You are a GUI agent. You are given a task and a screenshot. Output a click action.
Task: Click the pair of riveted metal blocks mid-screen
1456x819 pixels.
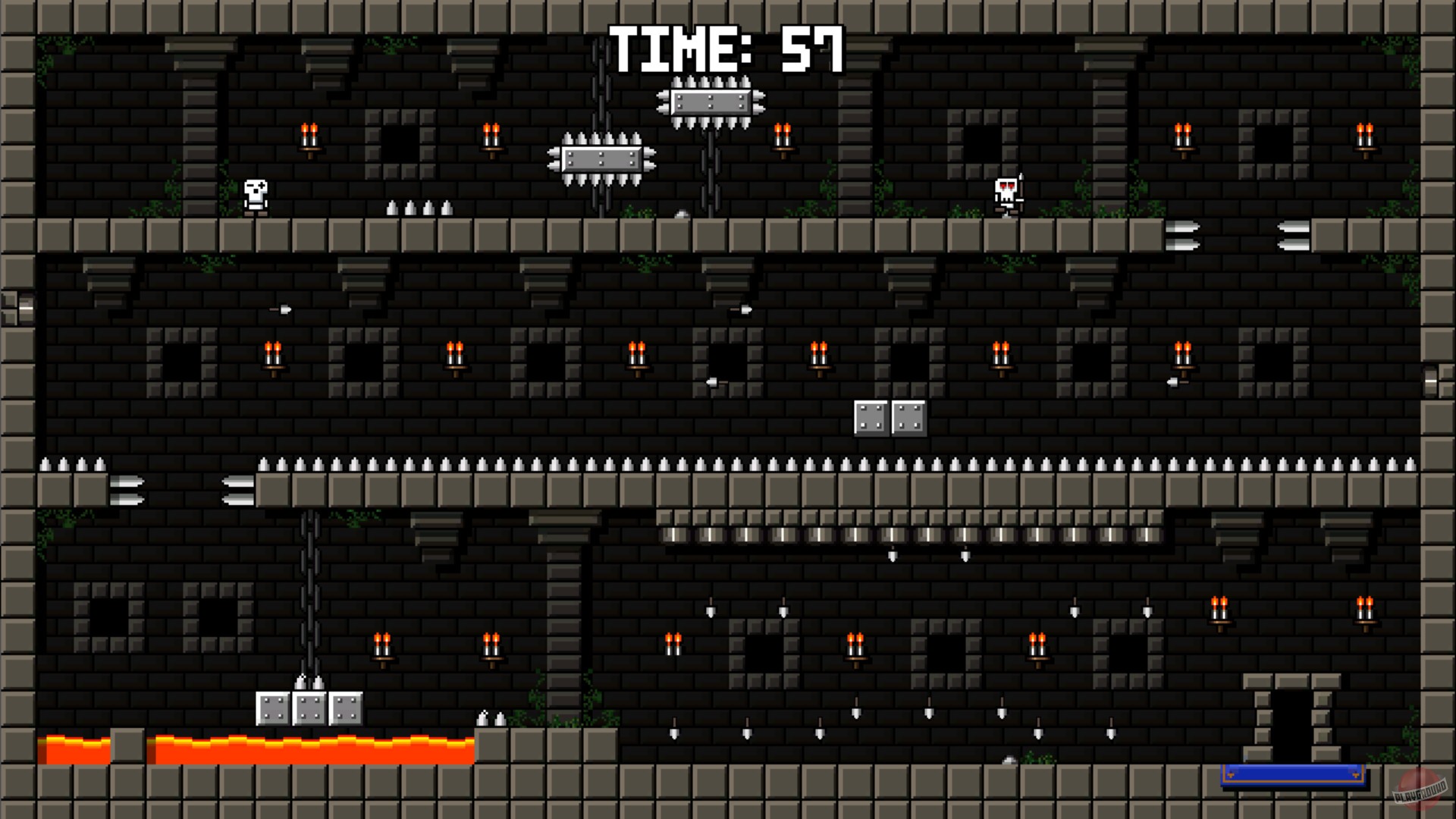[889, 416]
